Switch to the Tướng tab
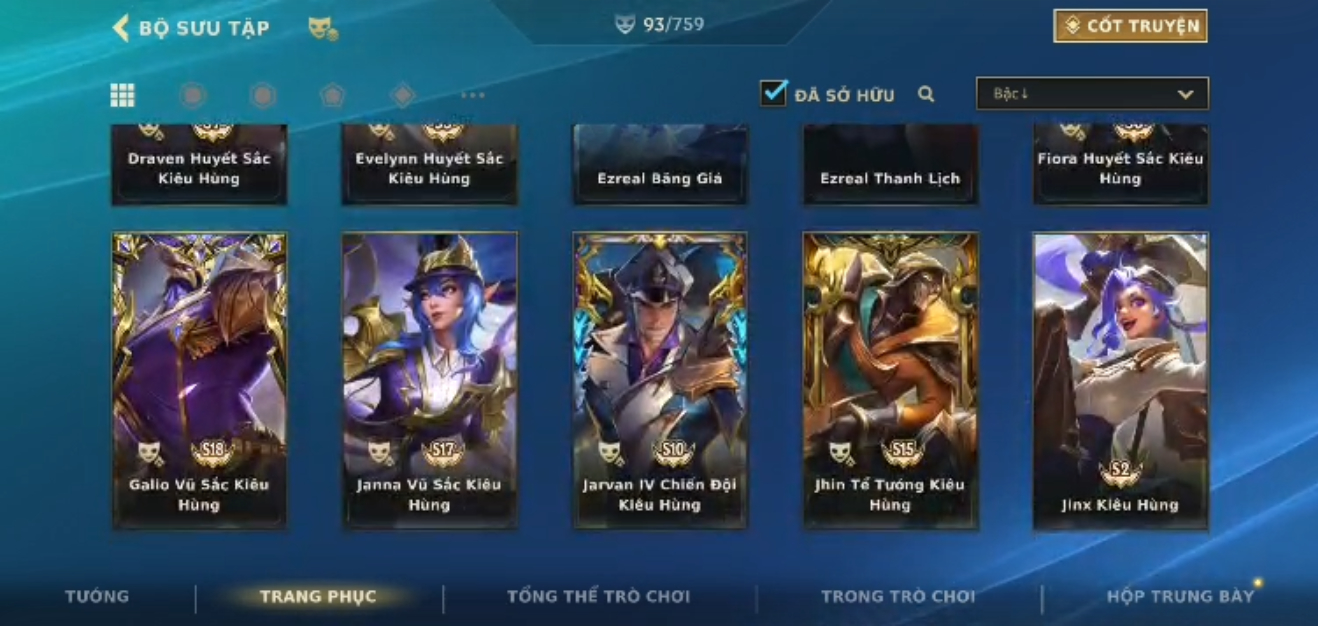Screen dimensions: 1318x626 tap(97, 597)
